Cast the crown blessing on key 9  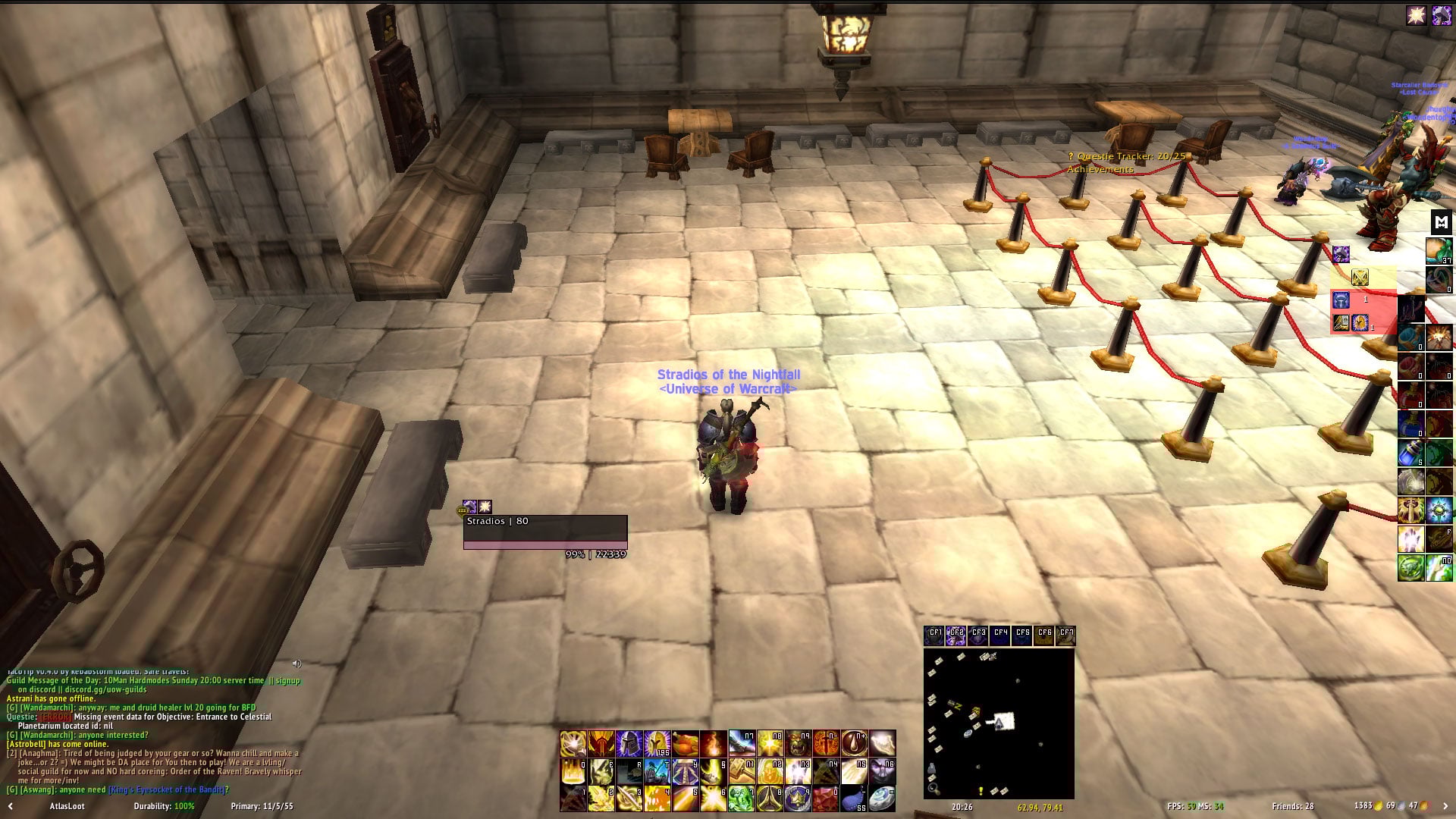coord(798,799)
